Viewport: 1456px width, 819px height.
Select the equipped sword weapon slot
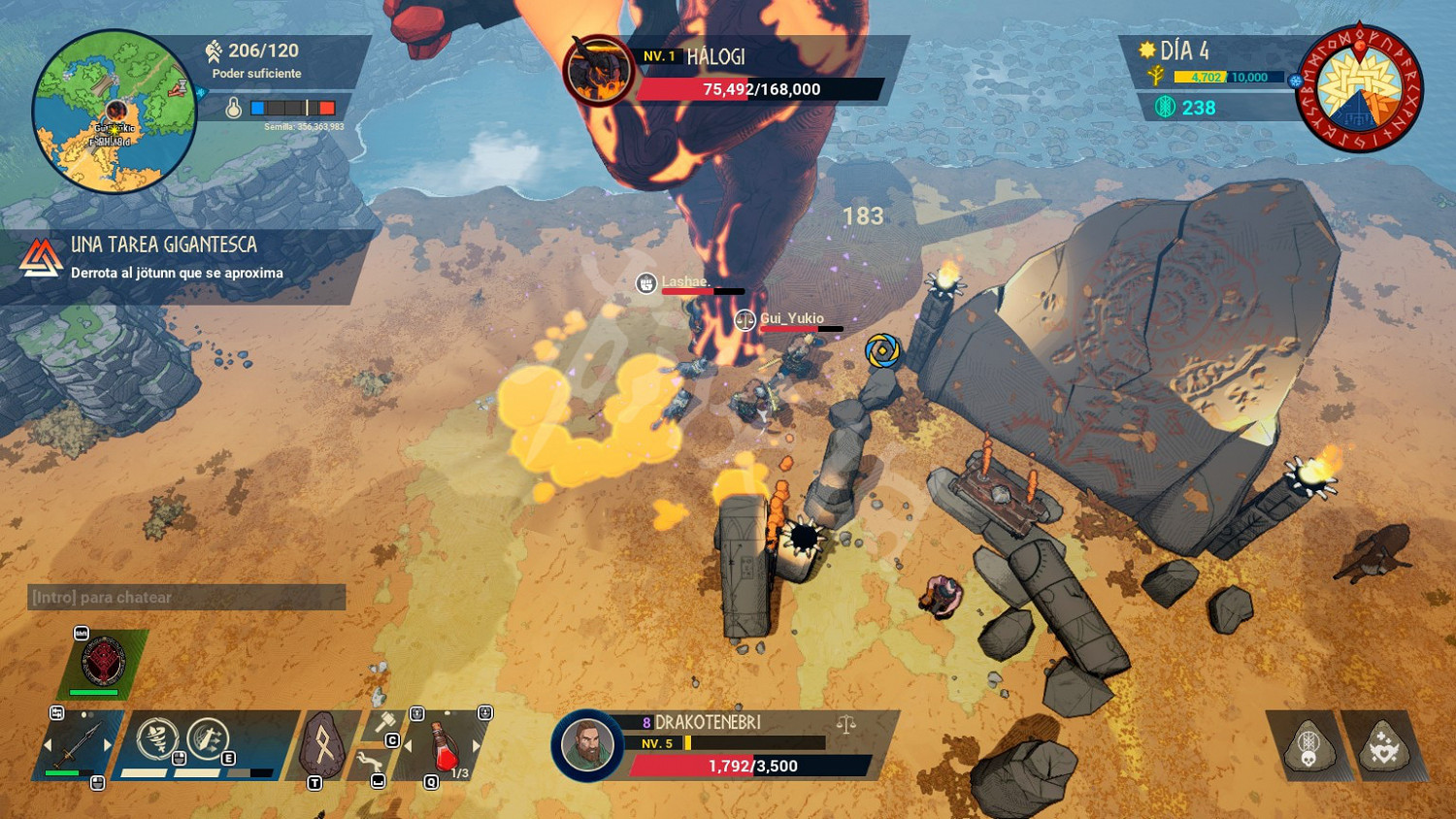[x=77, y=744]
